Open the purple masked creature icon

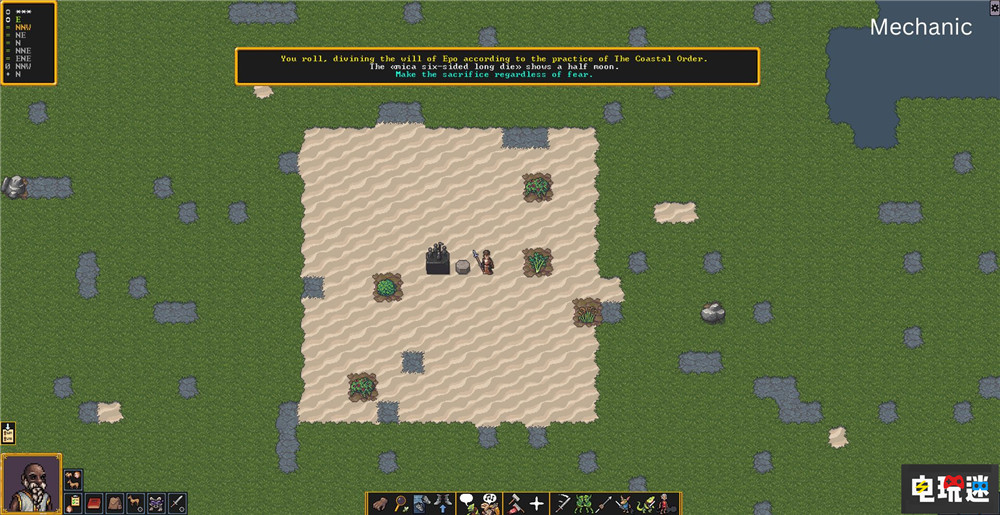(x=156, y=503)
